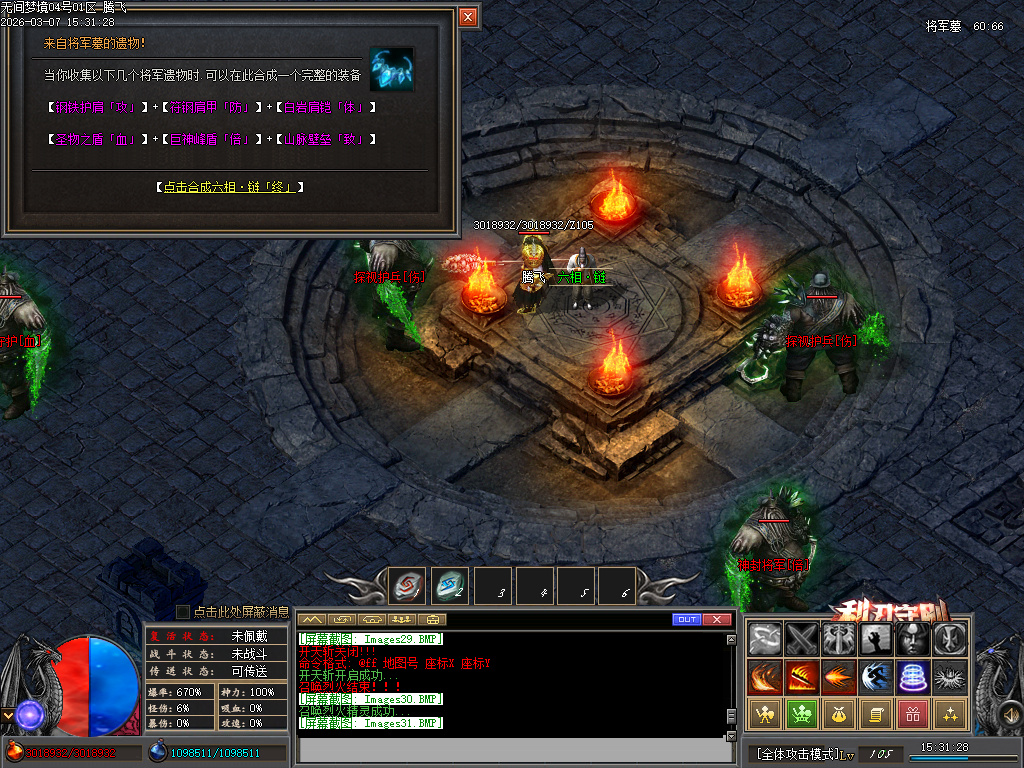Use the red rune stone in hotbar slot 1
The image size is (1024, 768).
point(407,587)
